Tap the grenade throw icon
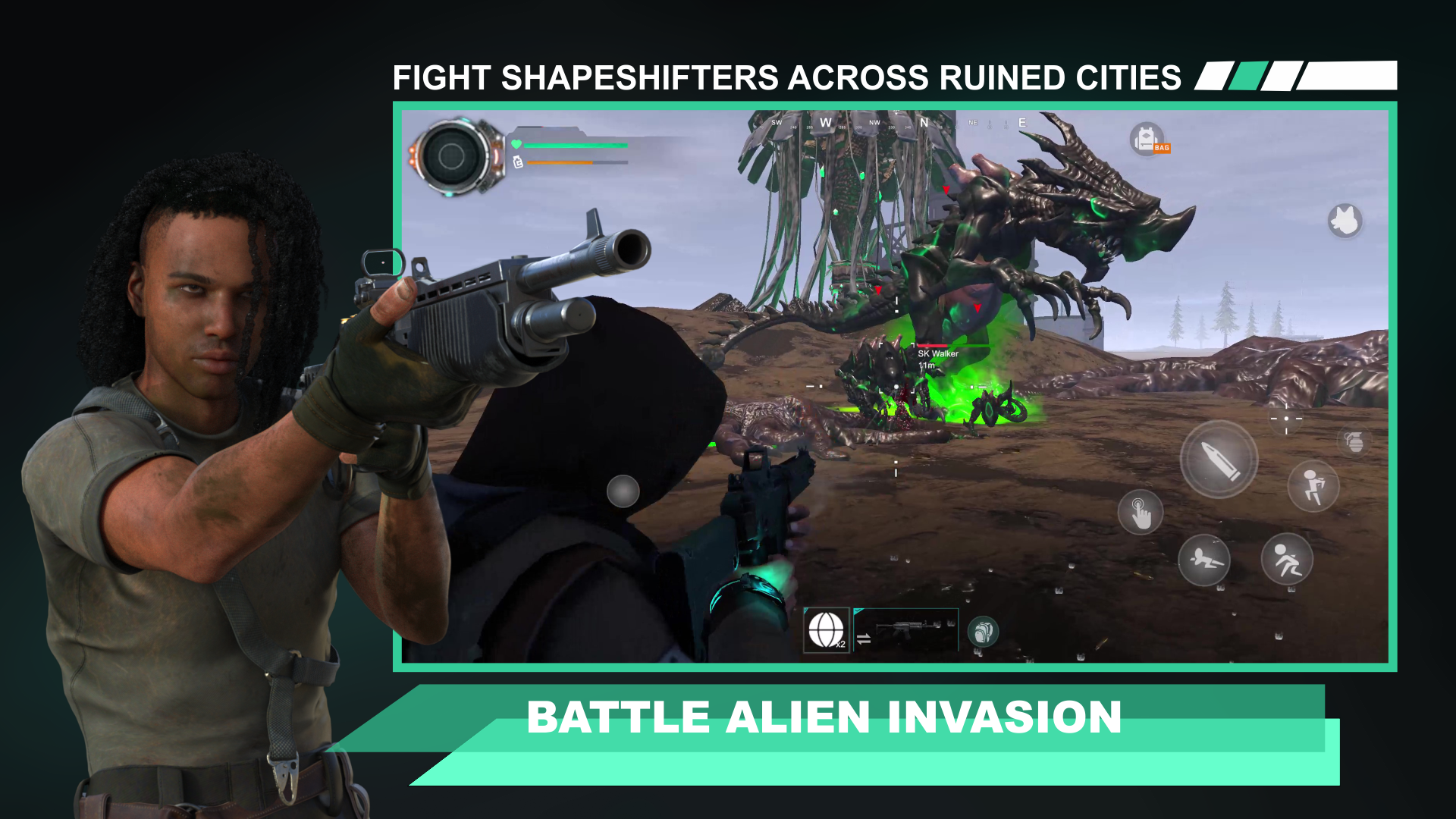The image size is (1456, 819). [1356, 442]
